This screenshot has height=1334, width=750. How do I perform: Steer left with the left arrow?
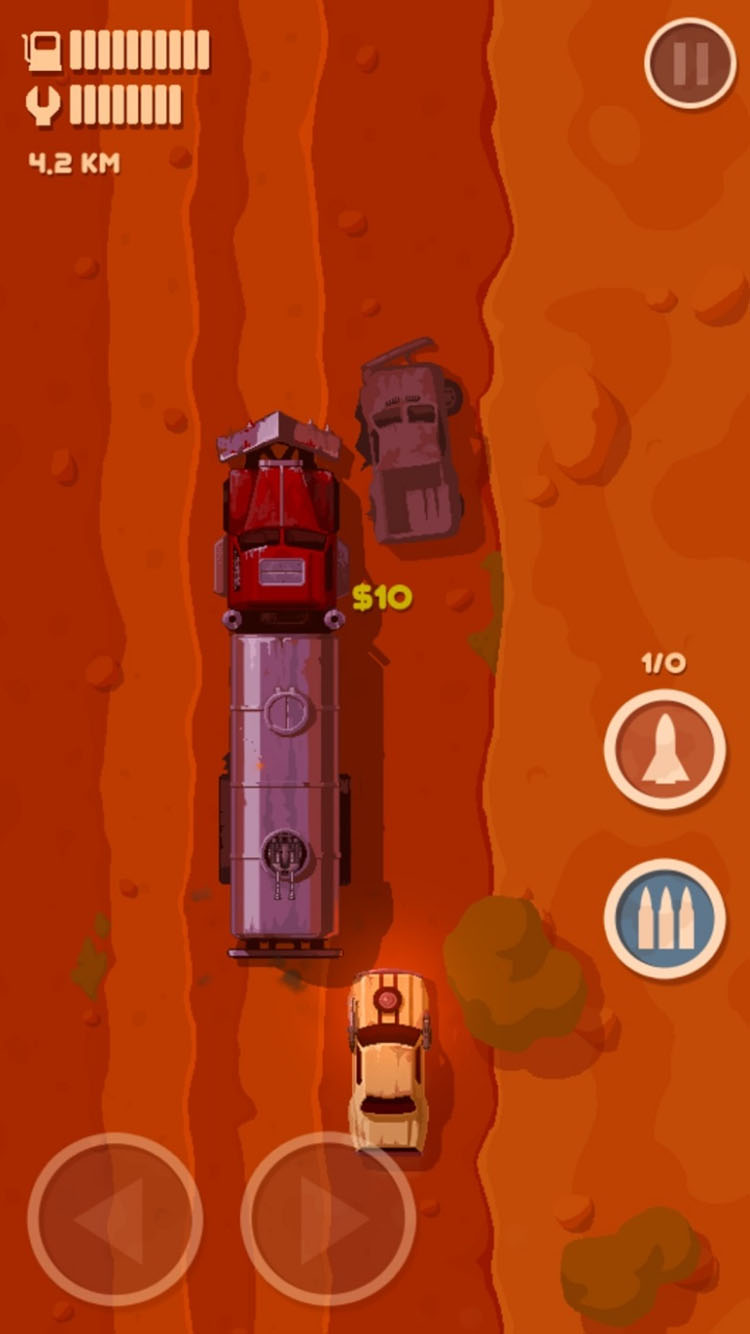115,1219
